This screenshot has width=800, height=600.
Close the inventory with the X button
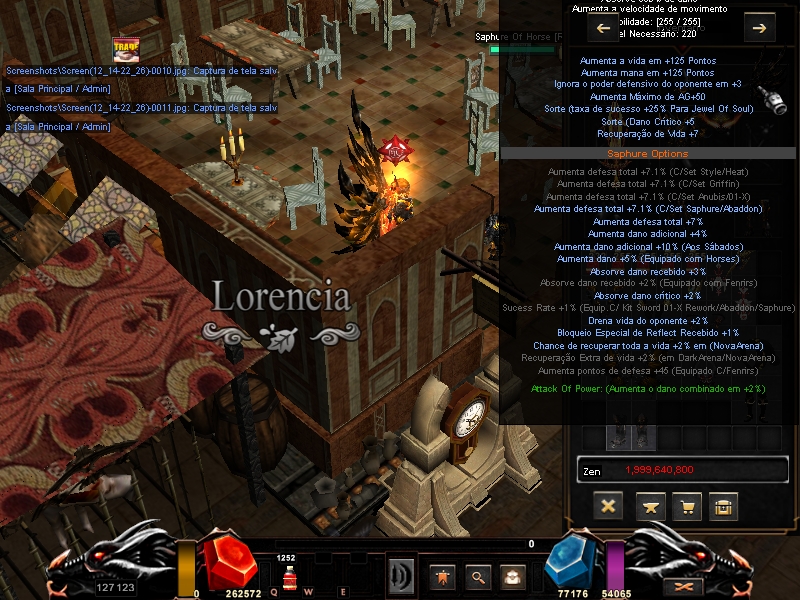point(607,506)
